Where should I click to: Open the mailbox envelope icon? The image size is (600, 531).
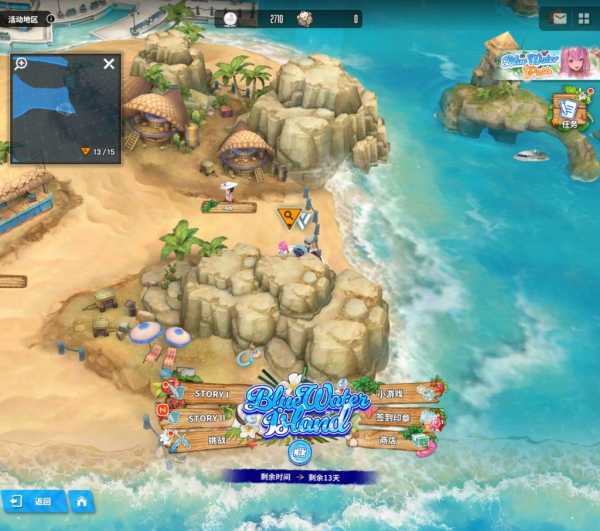point(559,18)
